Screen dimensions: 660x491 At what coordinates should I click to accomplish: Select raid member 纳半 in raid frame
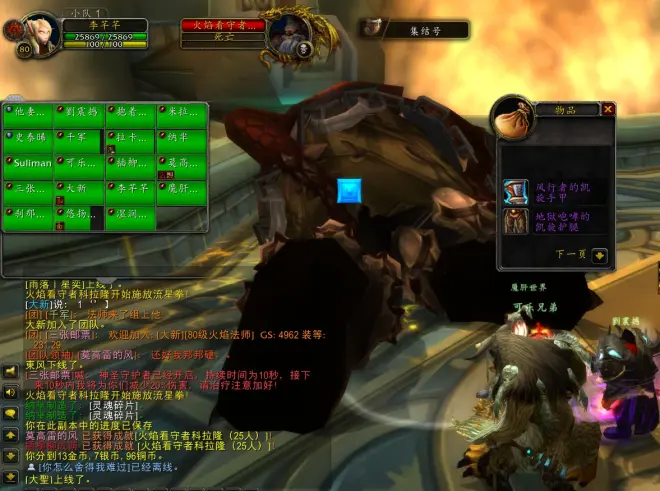[x=184, y=138]
